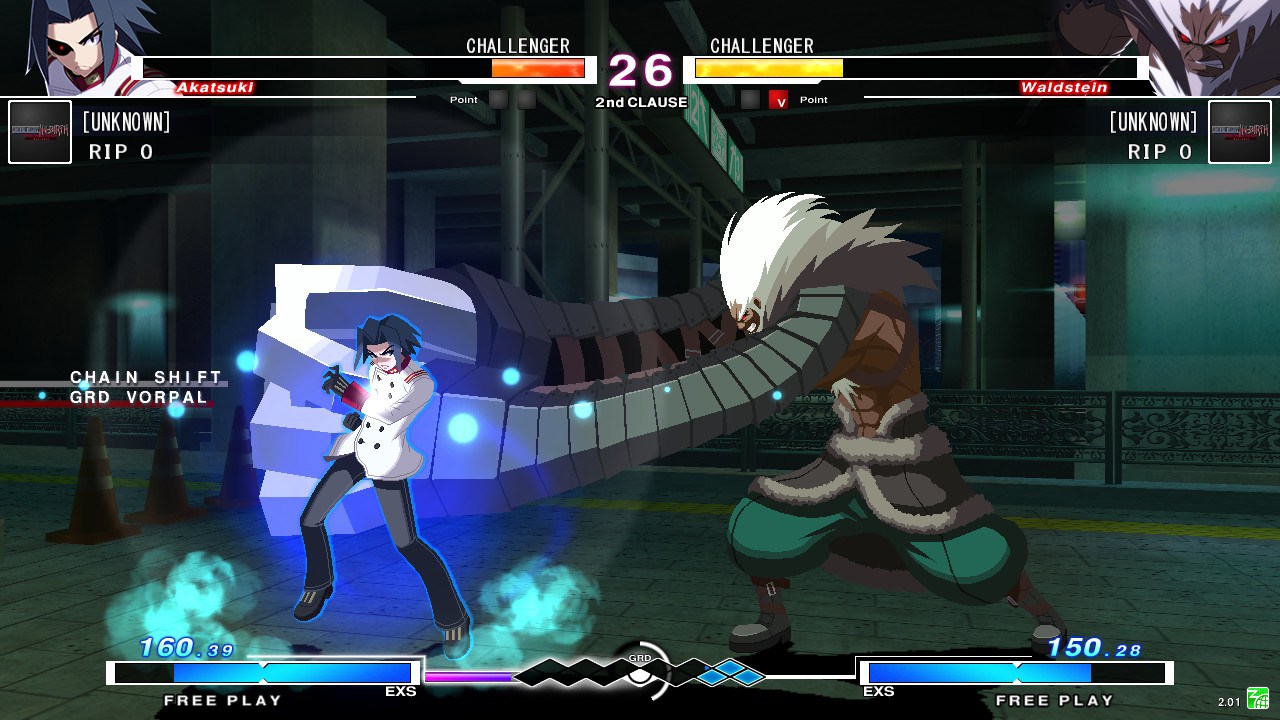Select the right CHALLENGER banner

click(762, 46)
